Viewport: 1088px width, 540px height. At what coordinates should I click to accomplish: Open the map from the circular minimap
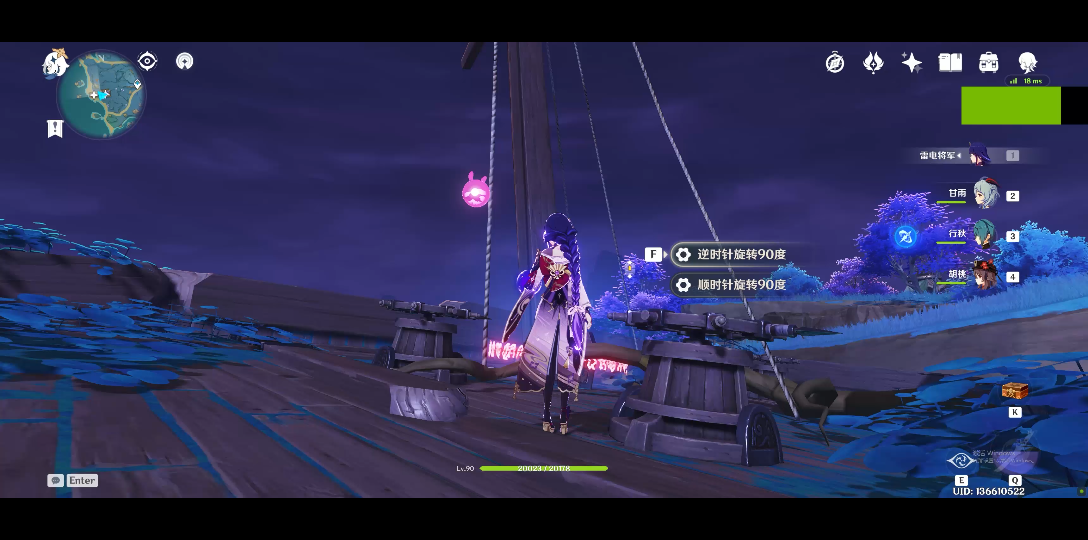click(x=101, y=96)
